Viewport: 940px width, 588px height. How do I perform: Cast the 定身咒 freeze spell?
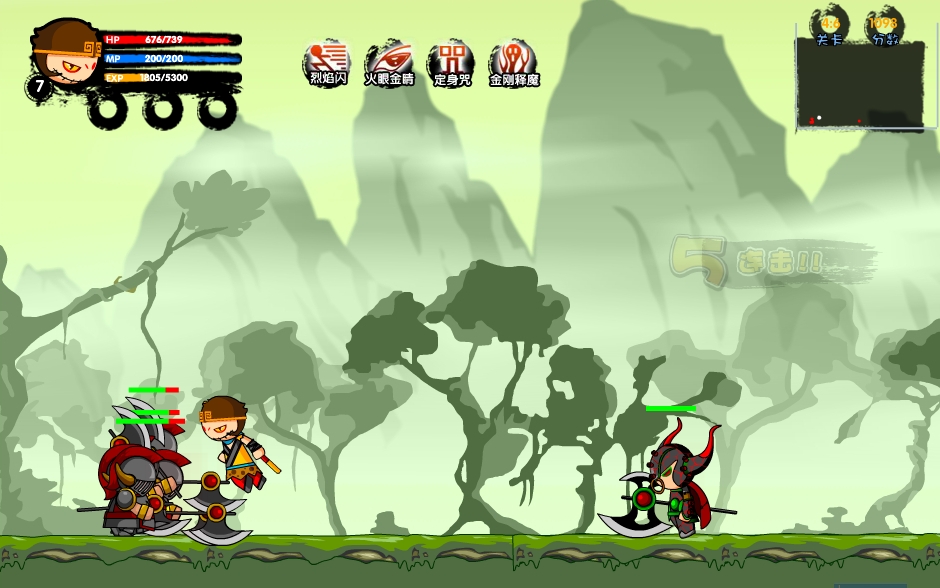451,59
